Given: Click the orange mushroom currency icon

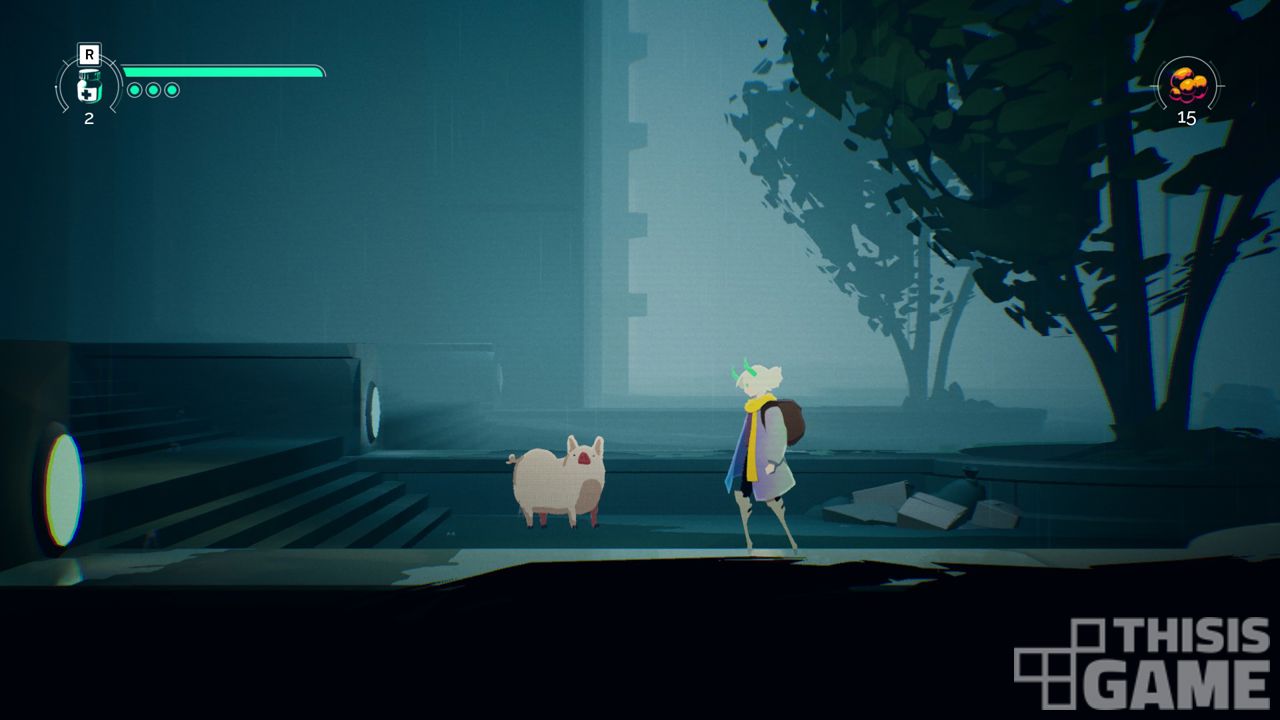Looking at the screenshot, I should click(x=1187, y=84).
